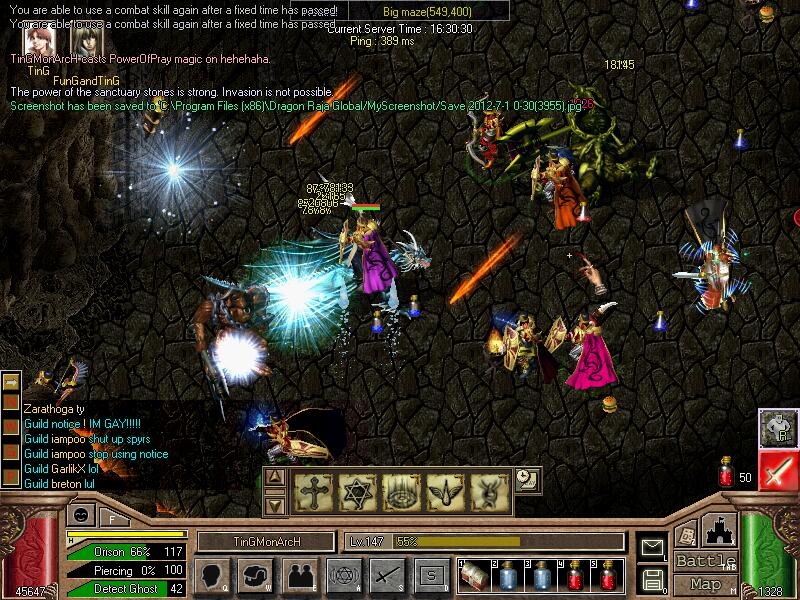Toggle the G guild chat filter

tap(777, 427)
